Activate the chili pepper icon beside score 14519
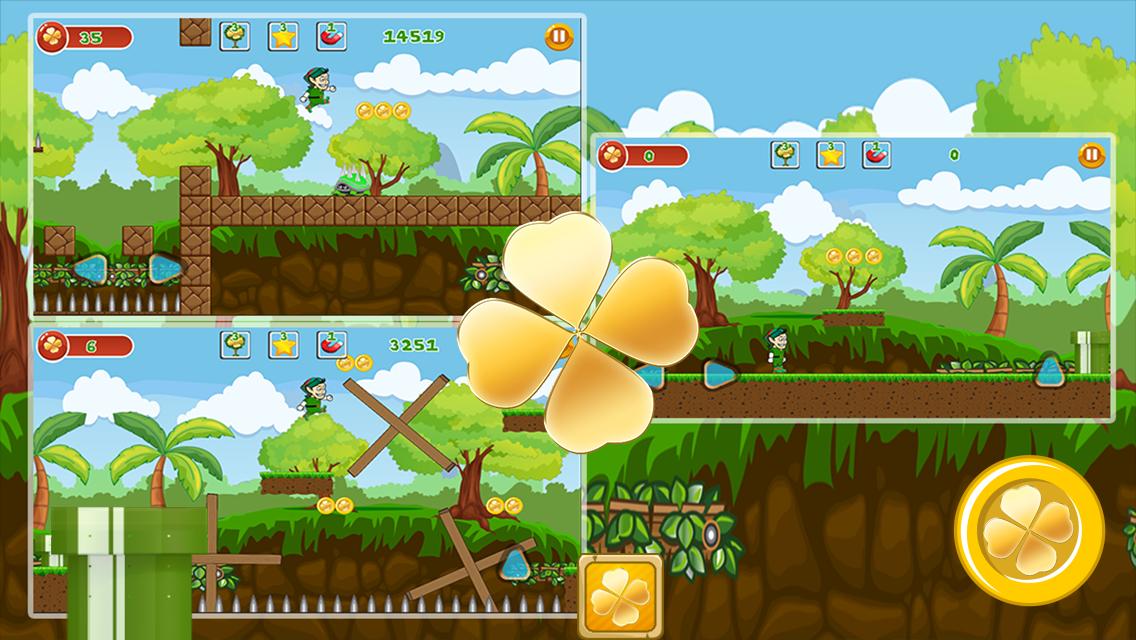This screenshot has height=640, width=1136. coord(331,36)
